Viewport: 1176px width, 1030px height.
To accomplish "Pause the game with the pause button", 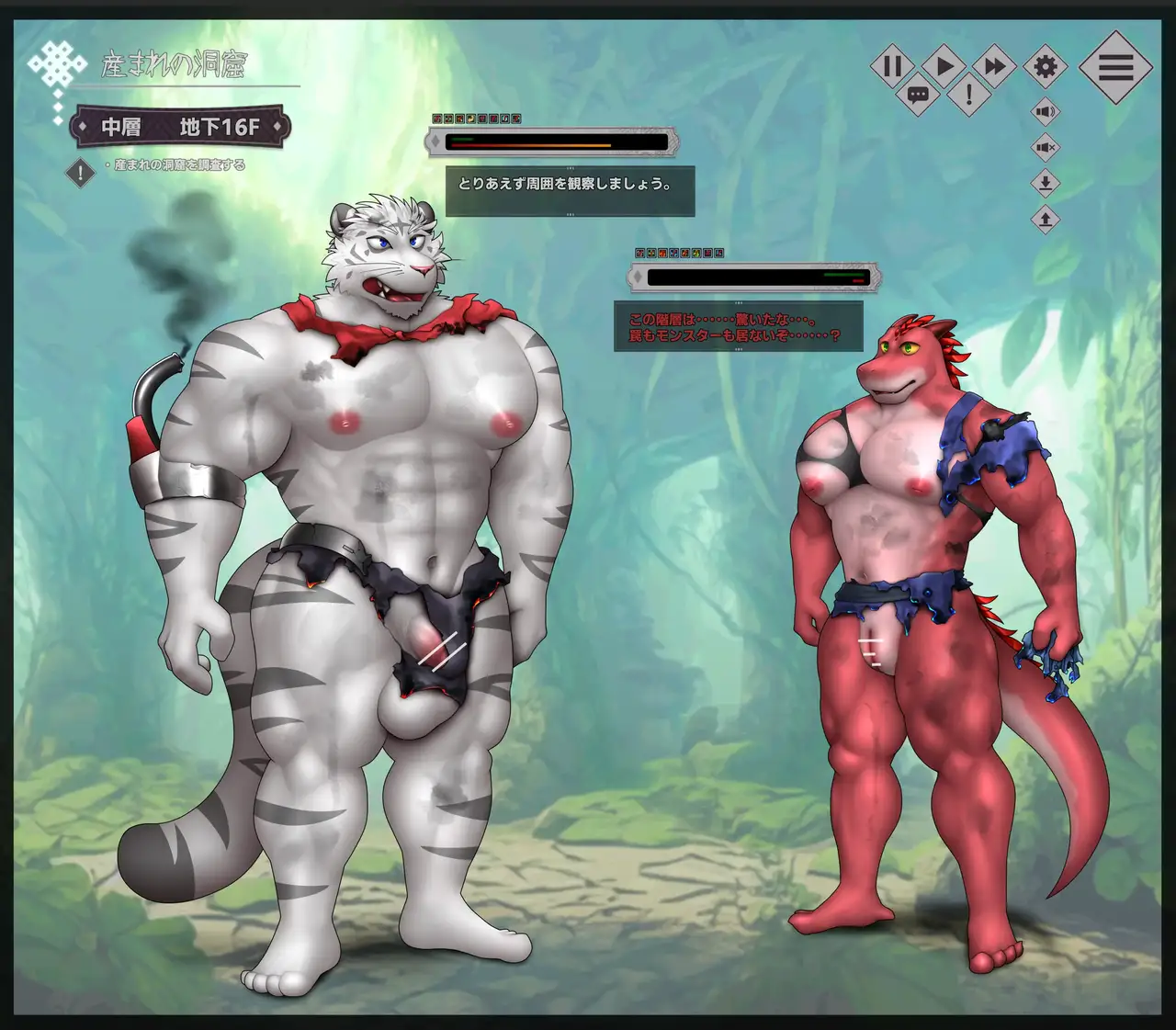I will (892, 66).
